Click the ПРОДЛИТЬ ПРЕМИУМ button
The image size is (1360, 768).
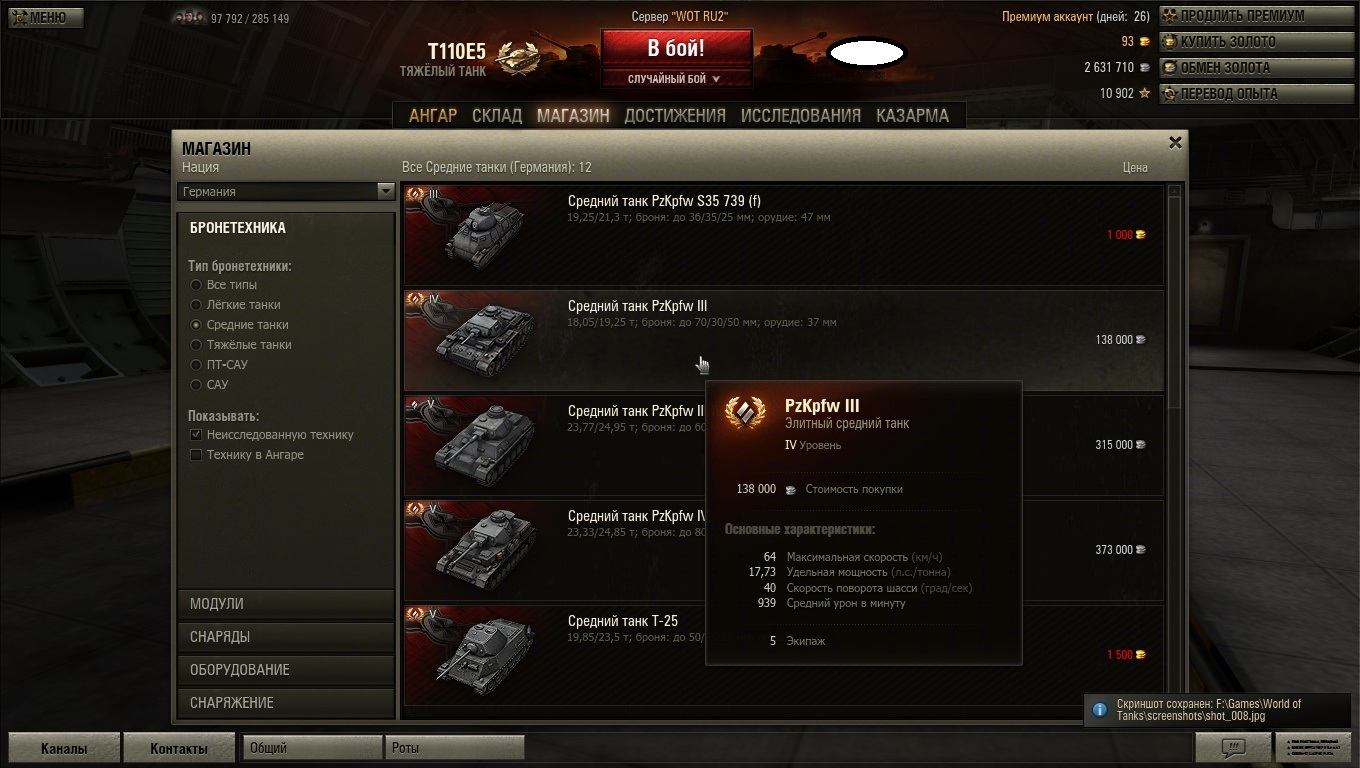1254,16
